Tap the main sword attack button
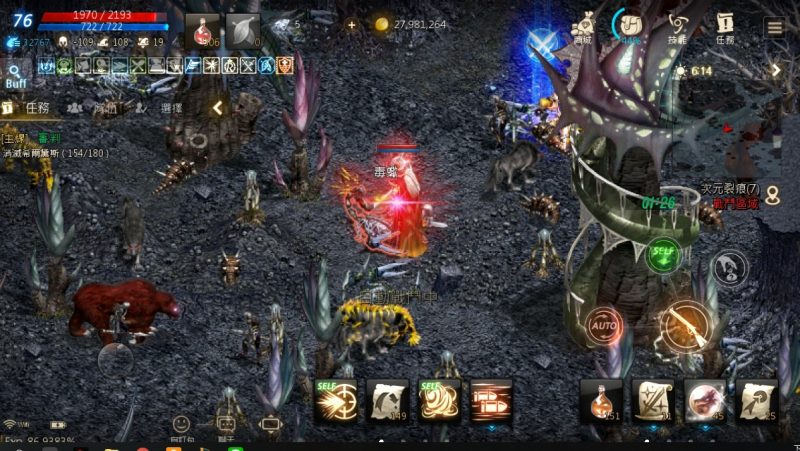Viewport: 800px width, 451px height. click(686, 325)
